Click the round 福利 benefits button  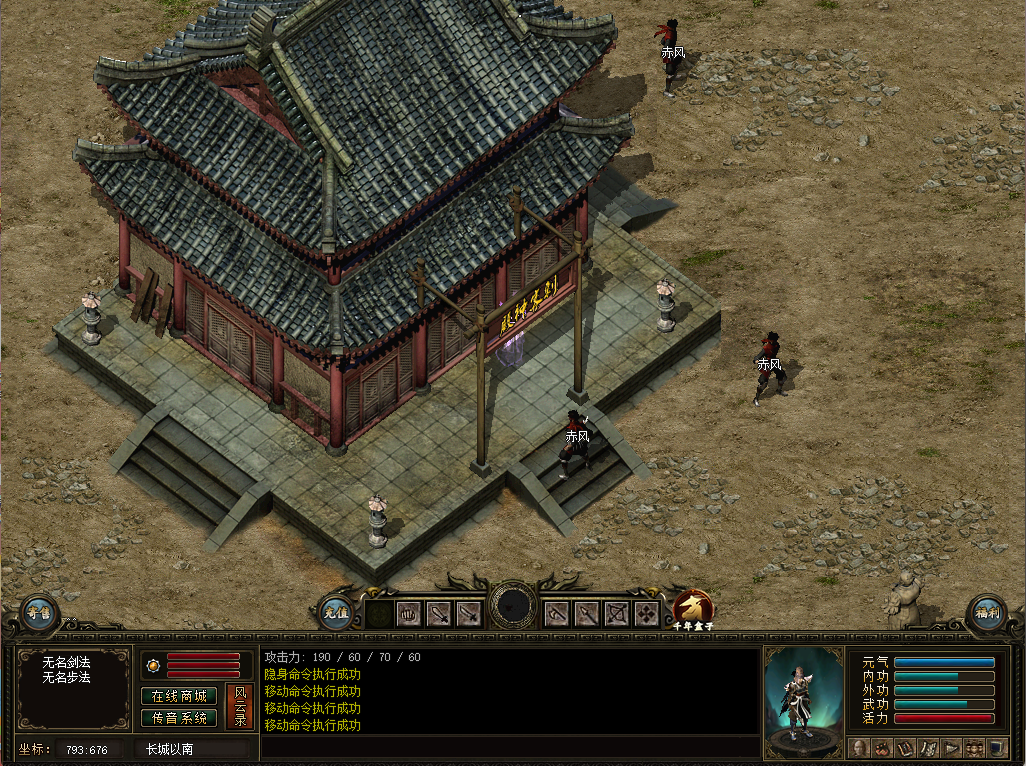click(x=986, y=613)
